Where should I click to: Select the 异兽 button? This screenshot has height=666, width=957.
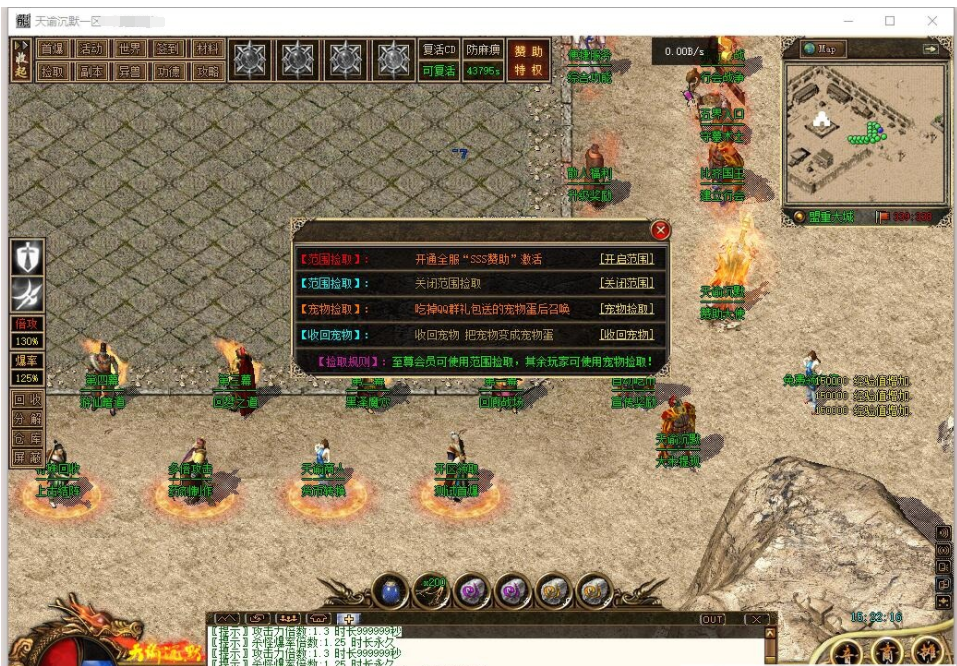click(130, 71)
